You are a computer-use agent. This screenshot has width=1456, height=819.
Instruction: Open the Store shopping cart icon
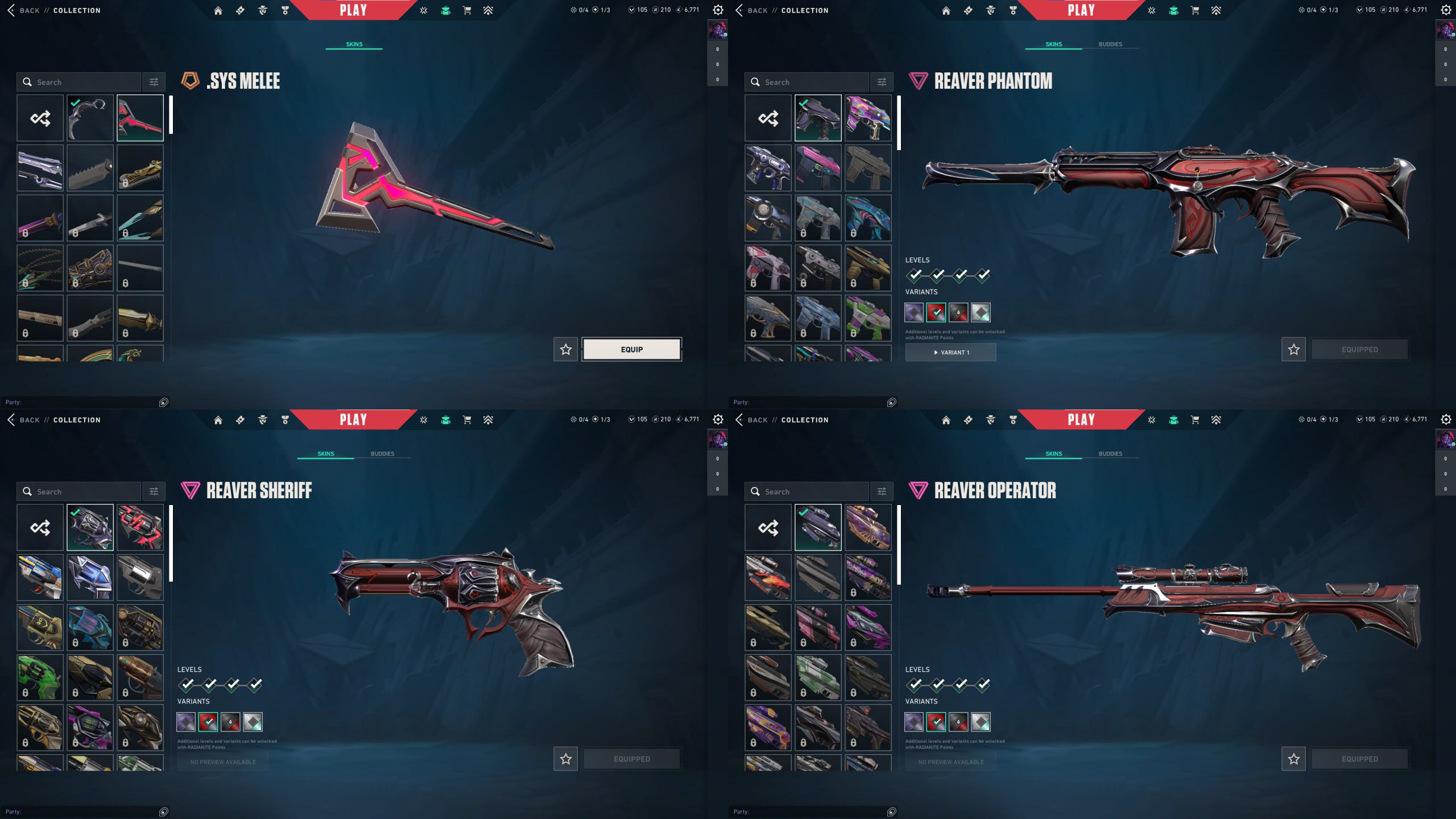[x=467, y=10]
